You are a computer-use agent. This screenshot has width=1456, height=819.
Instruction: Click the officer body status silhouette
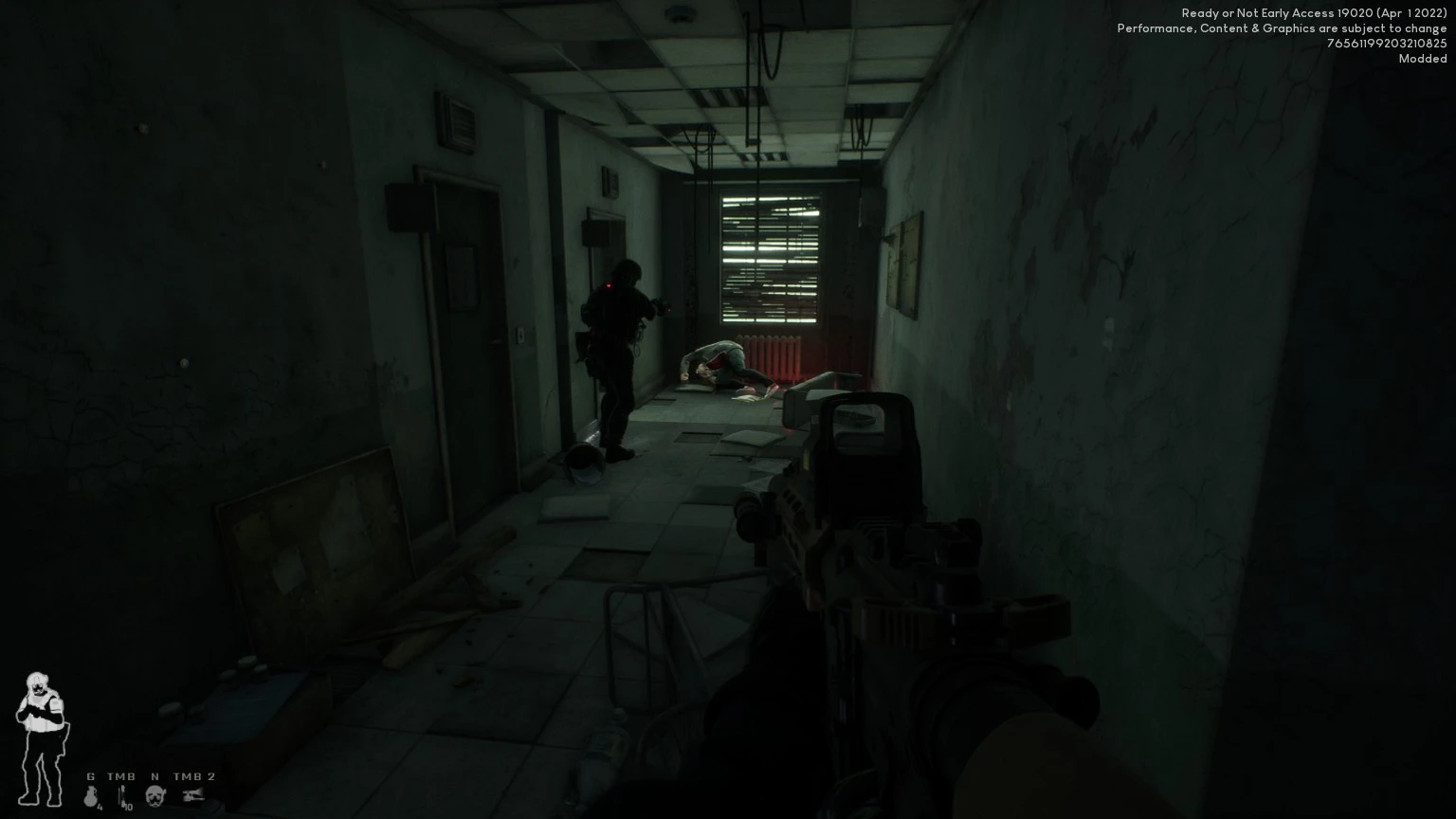click(x=40, y=737)
